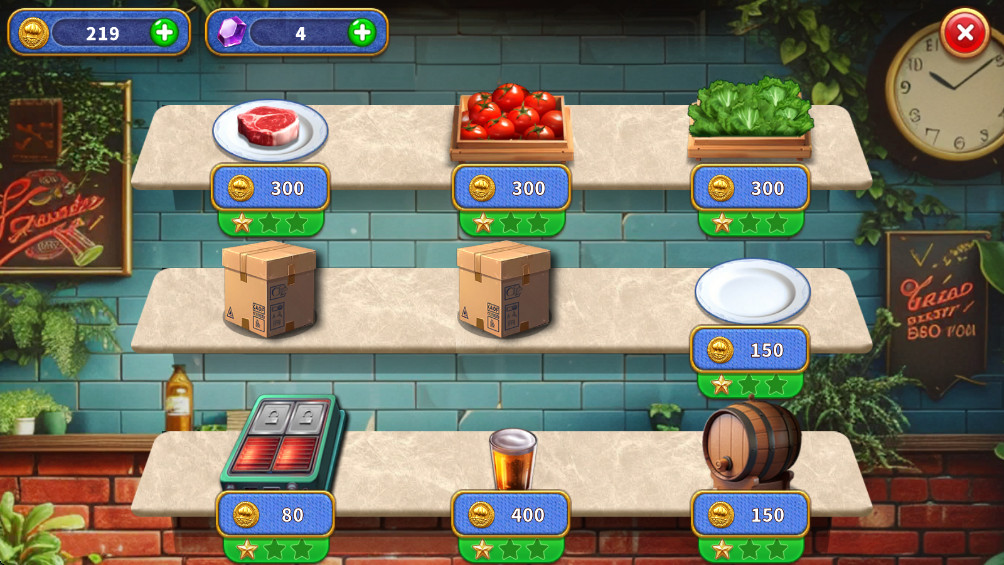Select the empty white plate item

pyautogui.click(x=752, y=290)
